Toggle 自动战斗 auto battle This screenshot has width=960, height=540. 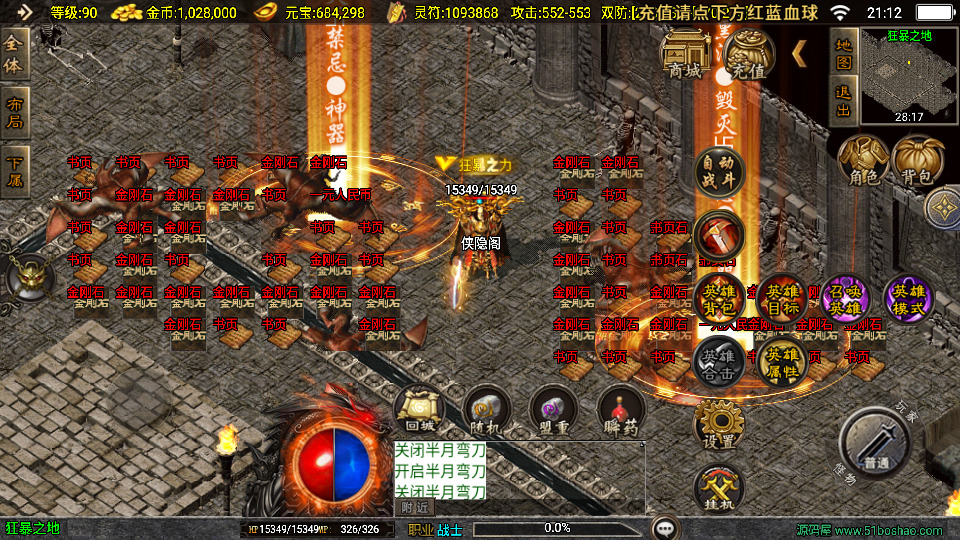pyautogui.click(x=719, y=170)
